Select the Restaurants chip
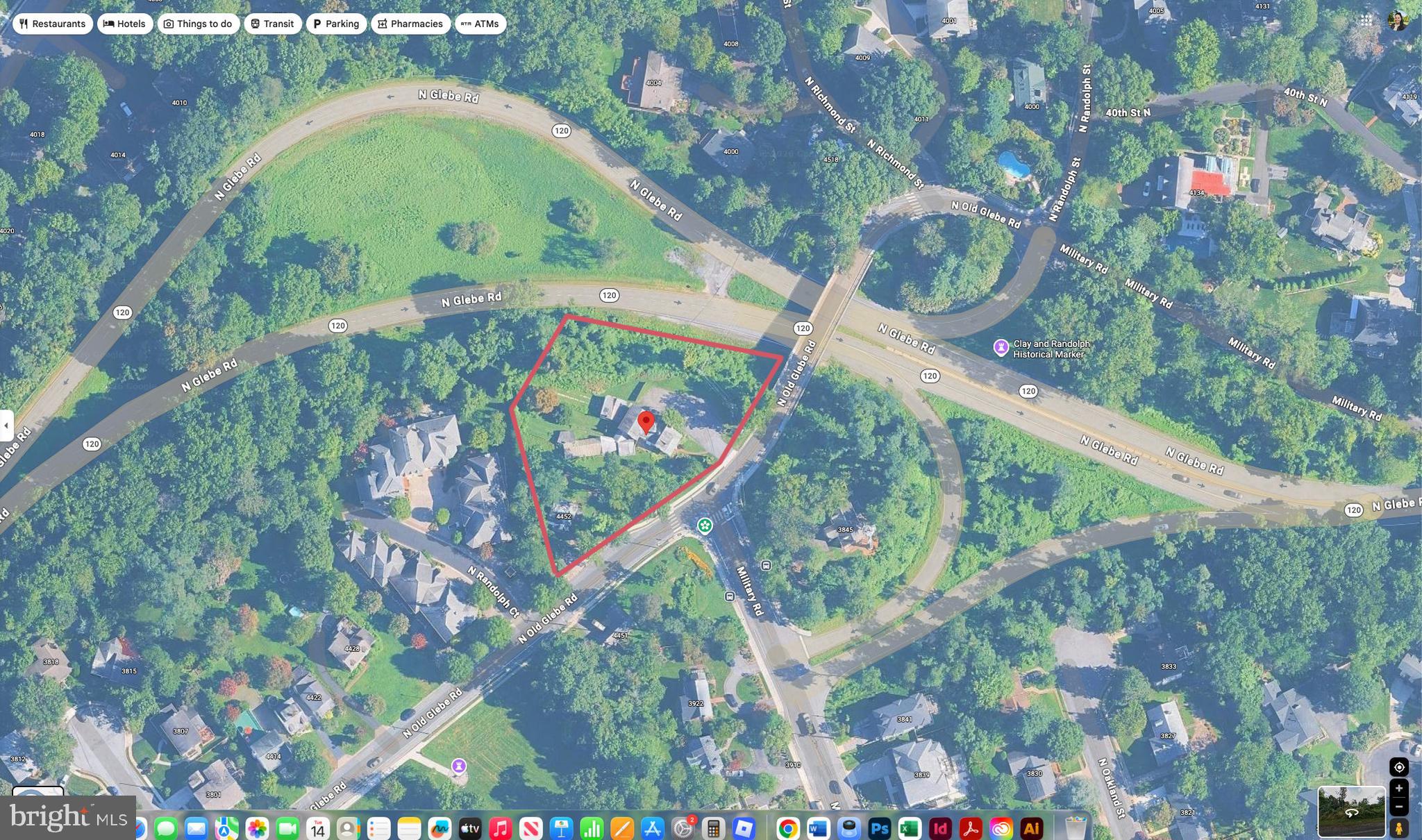 [x=53, y=23]
